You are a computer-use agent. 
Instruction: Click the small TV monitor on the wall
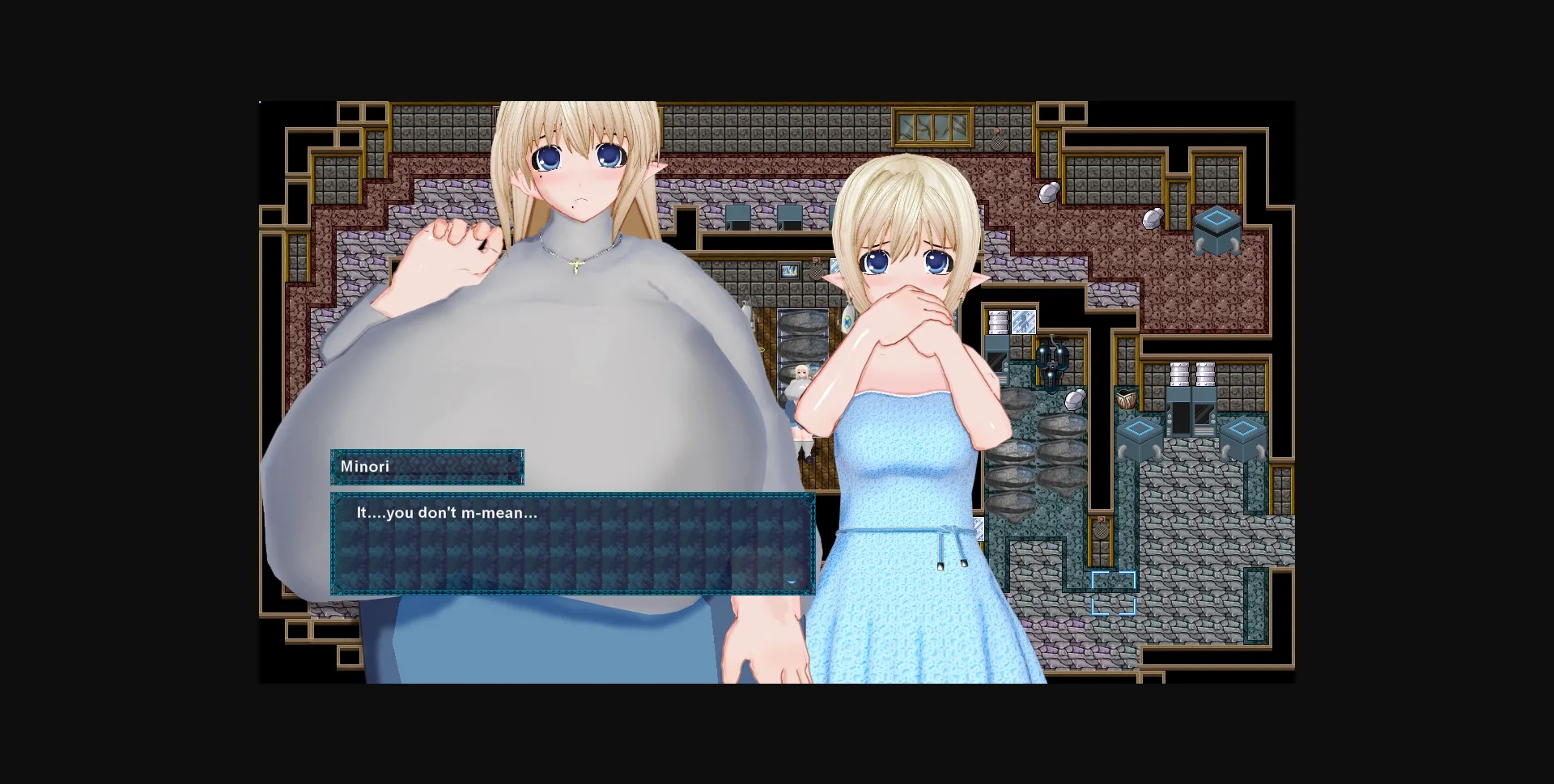click(788, 270)
